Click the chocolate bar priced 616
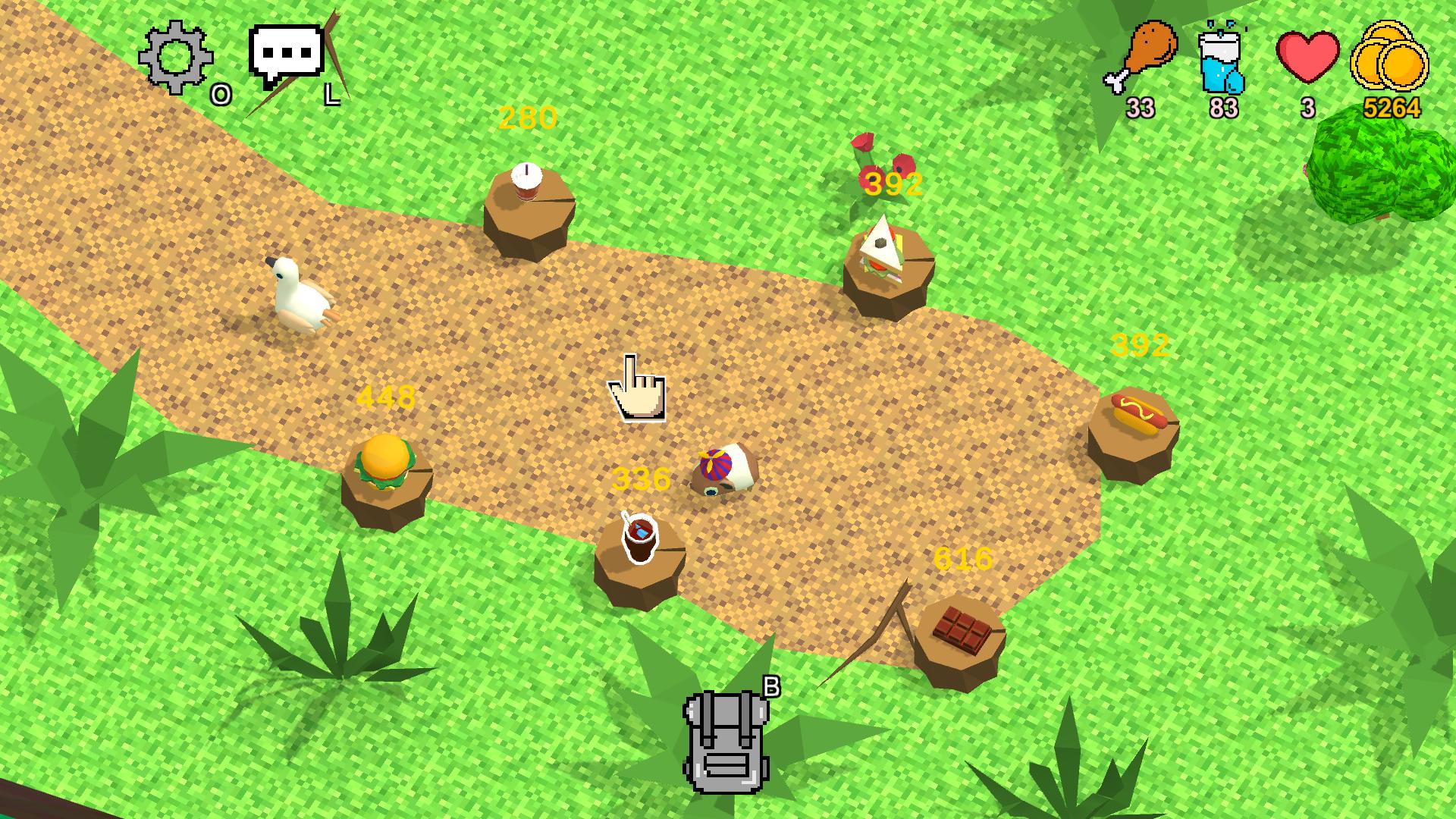1456x819 pixels. pos(962,629)
